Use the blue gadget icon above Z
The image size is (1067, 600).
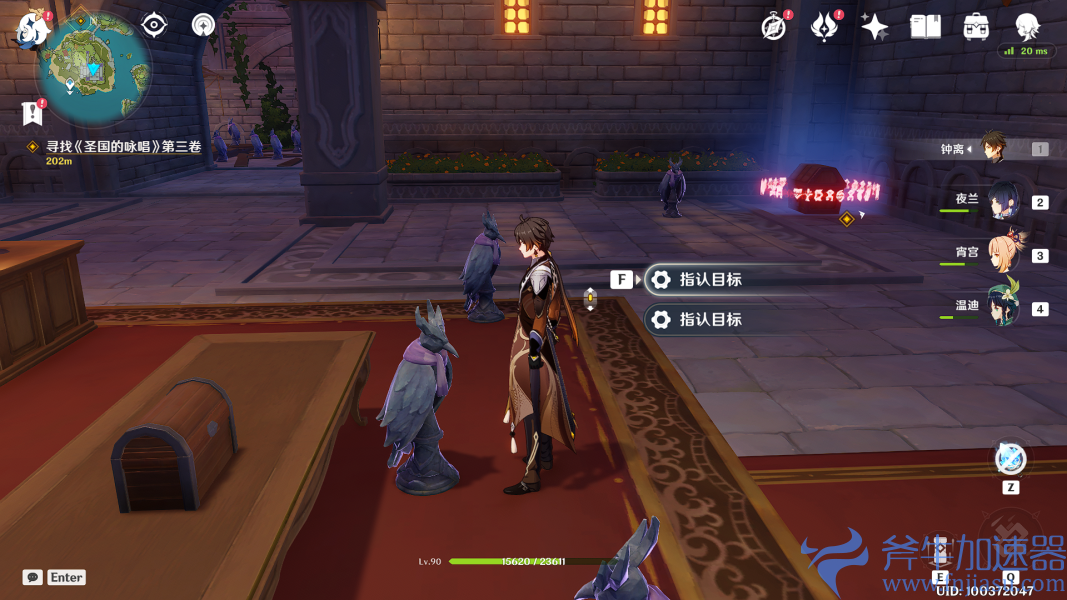pyautogui.click(x=1010, y=459)
